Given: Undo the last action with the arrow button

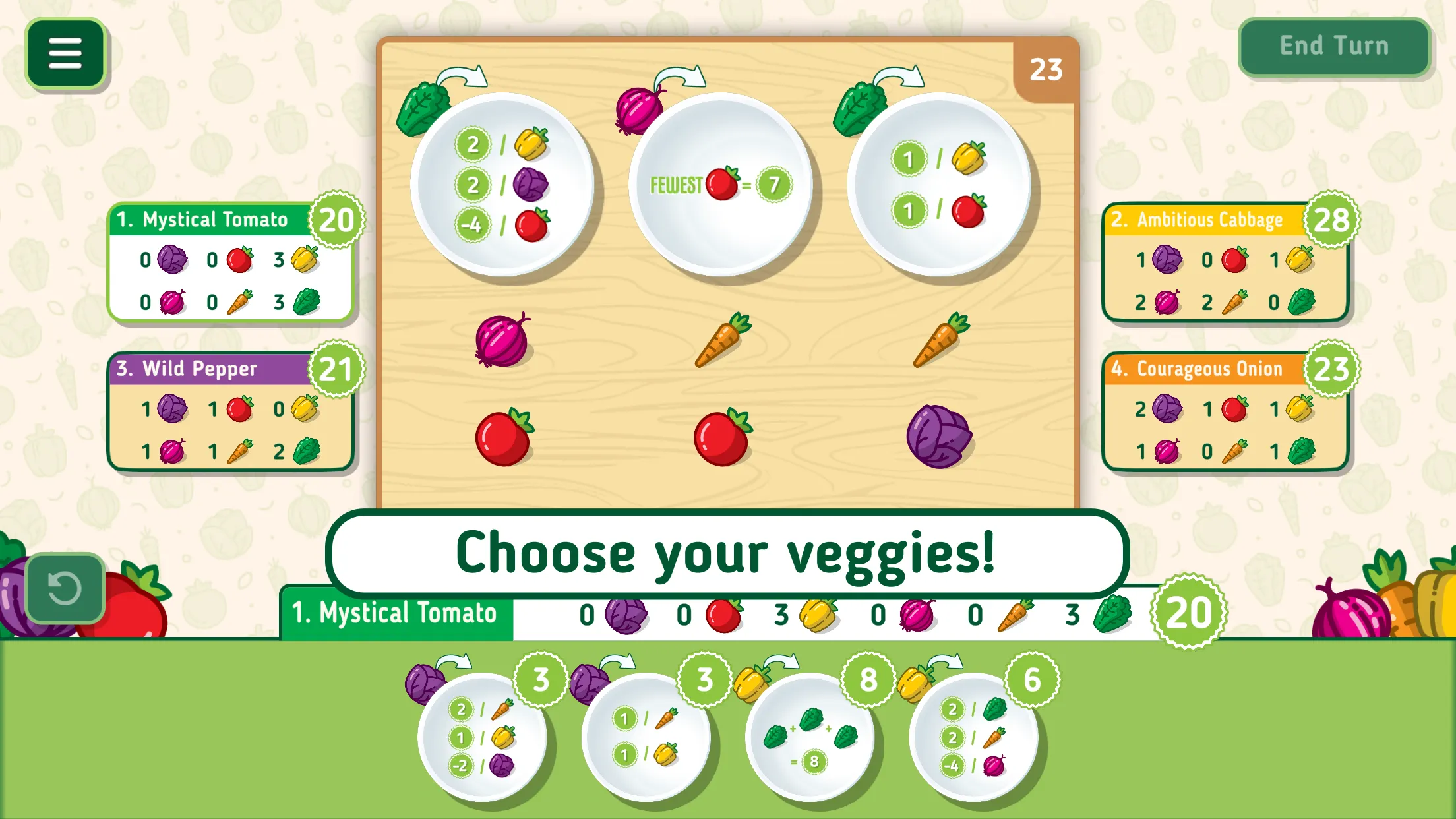Looking at the screenshot, I should pyautogui.click(x=65, y=588).
